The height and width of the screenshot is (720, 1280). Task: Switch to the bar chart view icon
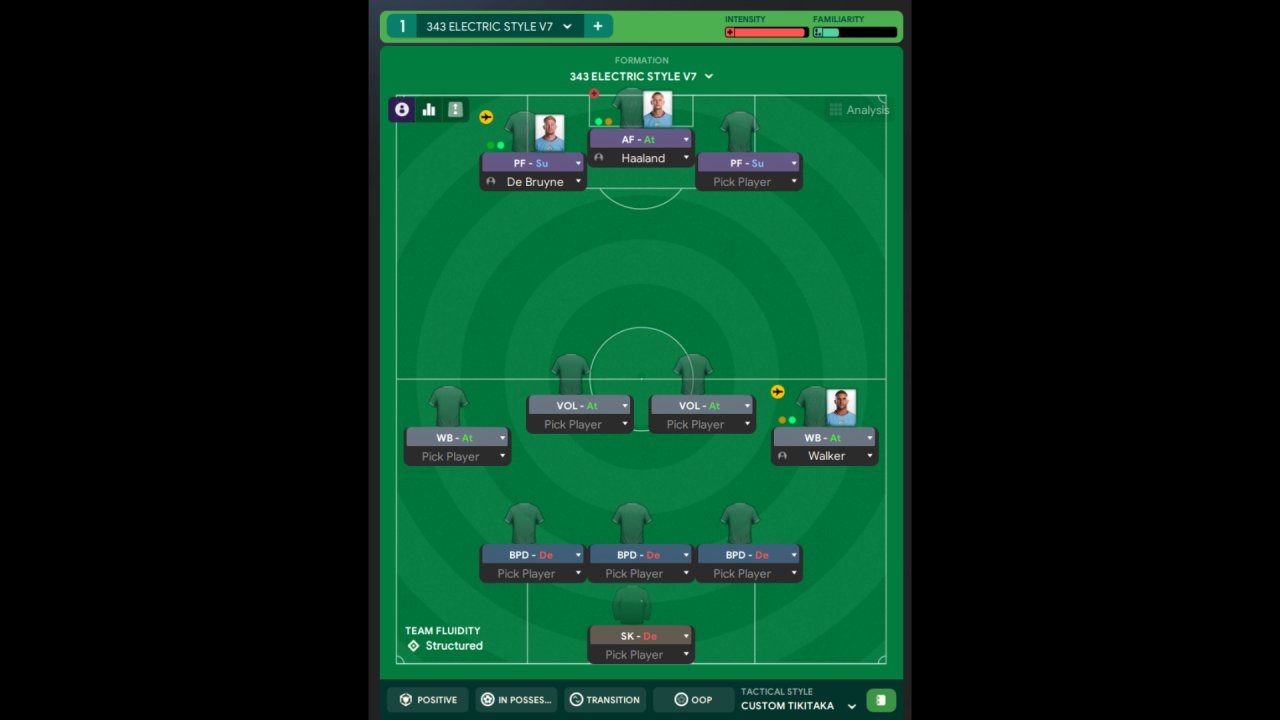coord(429,110)
